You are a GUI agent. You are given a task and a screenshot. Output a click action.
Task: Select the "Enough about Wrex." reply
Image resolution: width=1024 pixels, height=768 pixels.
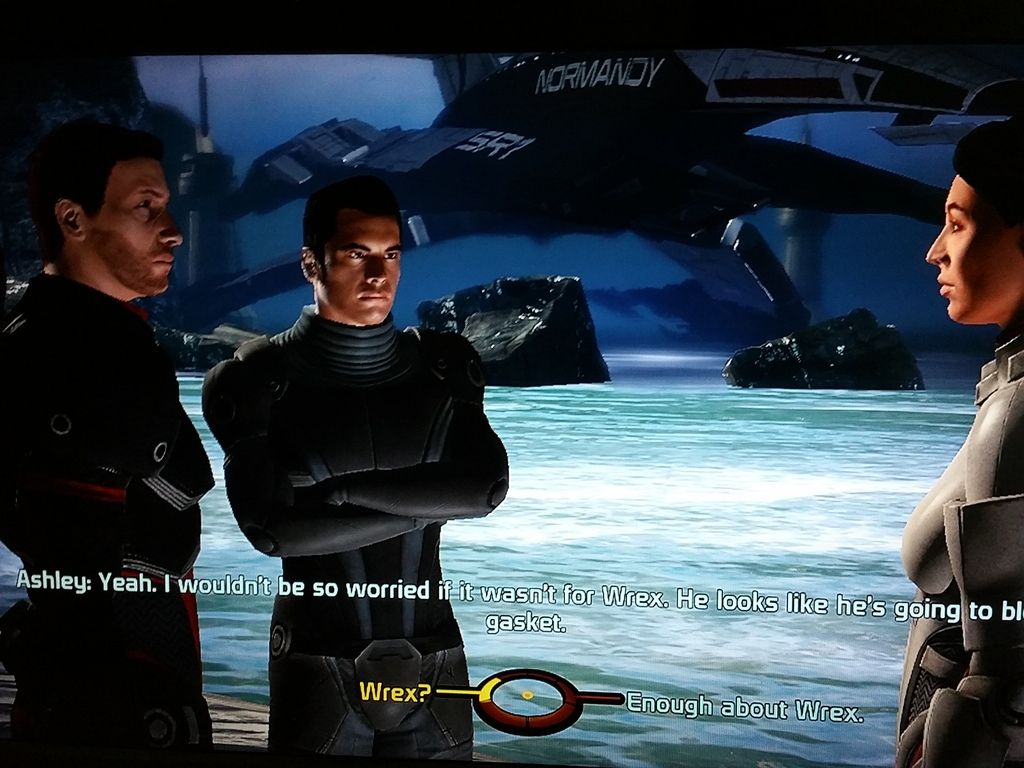pyautogui.click(x=744, y=707)
